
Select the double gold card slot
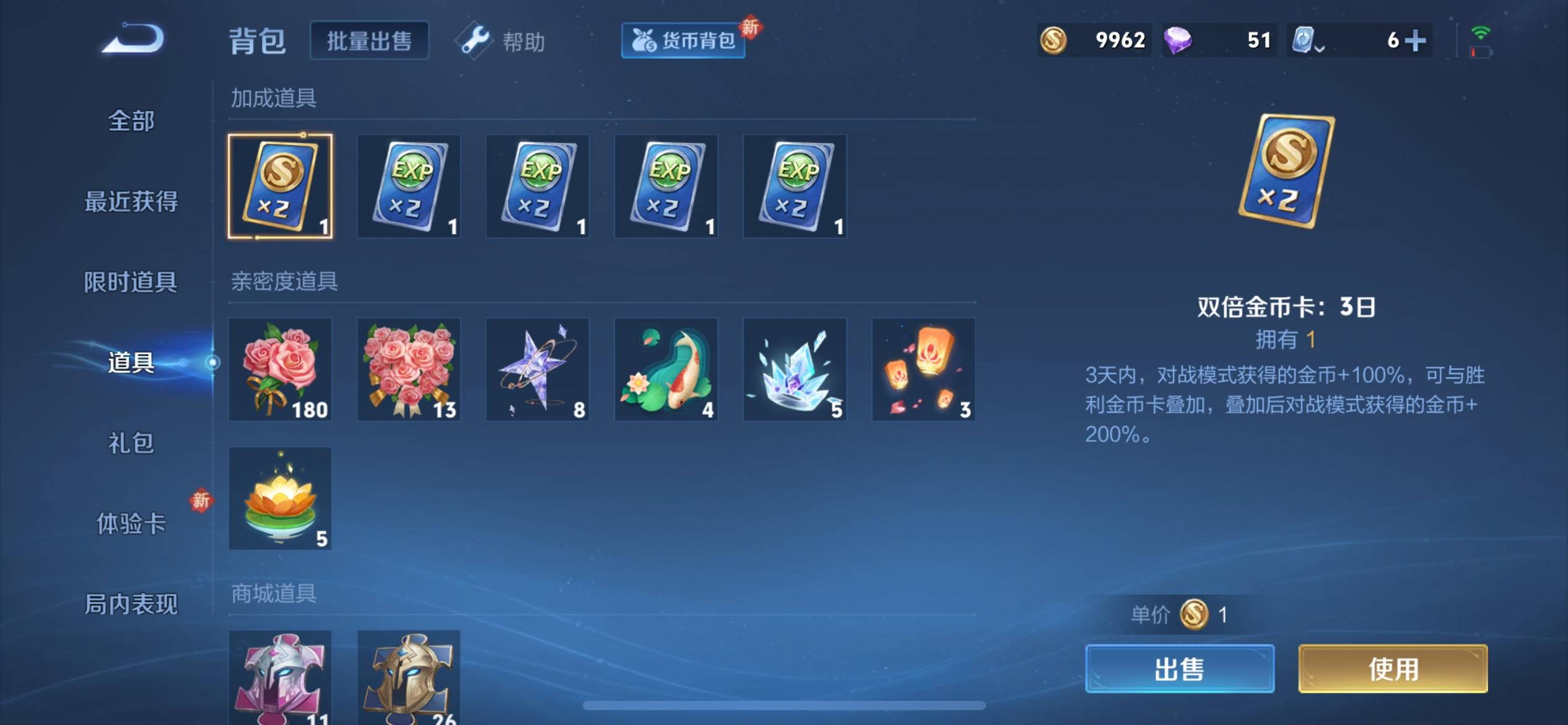[x=280, y=186]
